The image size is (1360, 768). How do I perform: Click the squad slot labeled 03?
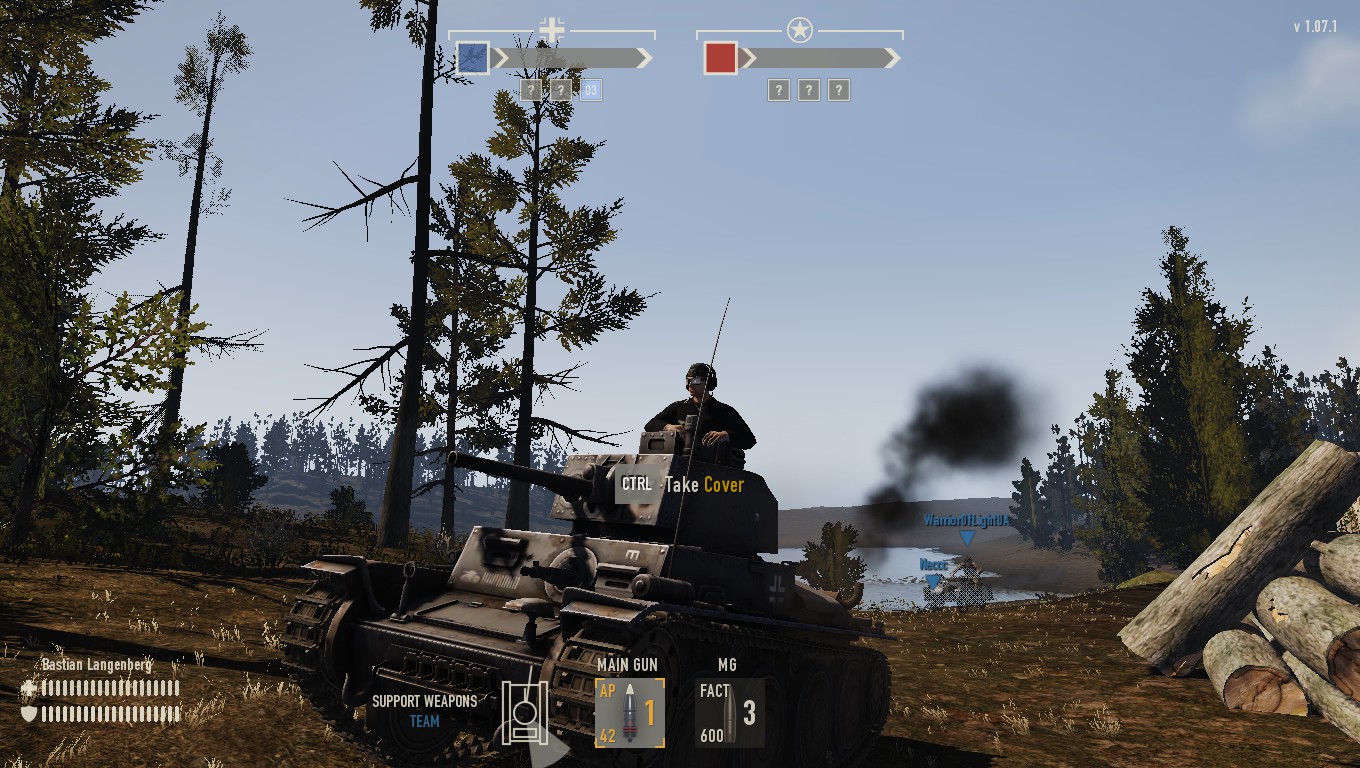coord(589,90)
